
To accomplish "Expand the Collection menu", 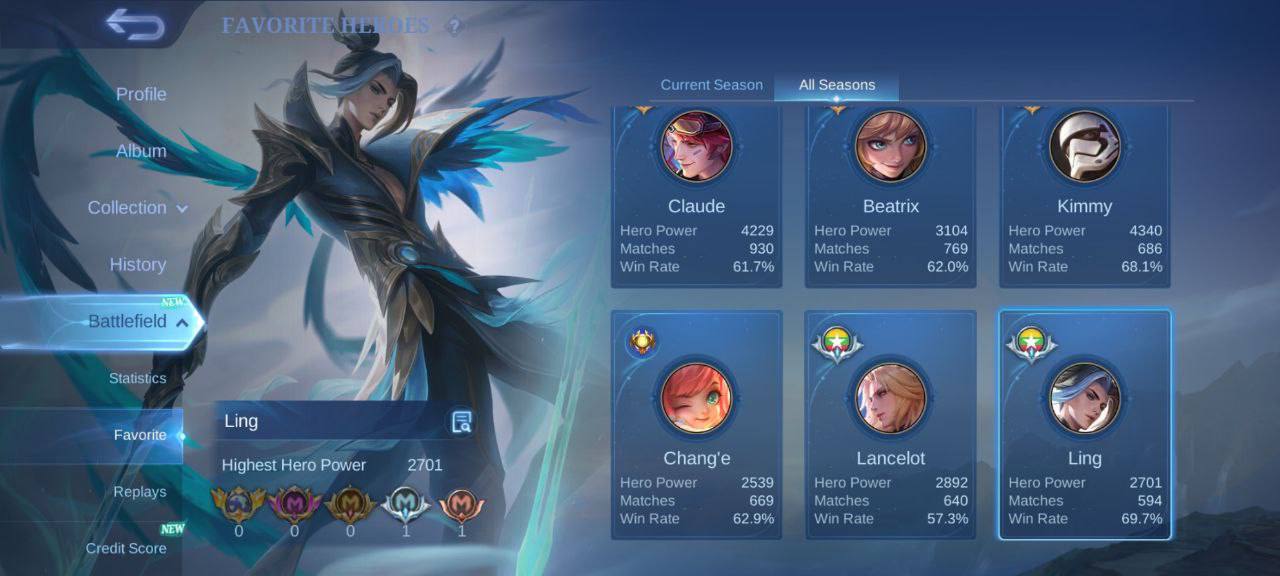I will (137, 208).
